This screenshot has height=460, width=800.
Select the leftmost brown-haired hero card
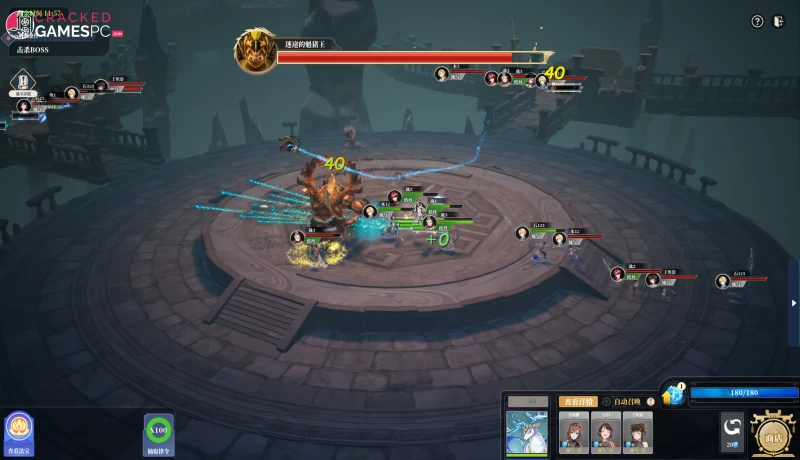pos(573,432)
